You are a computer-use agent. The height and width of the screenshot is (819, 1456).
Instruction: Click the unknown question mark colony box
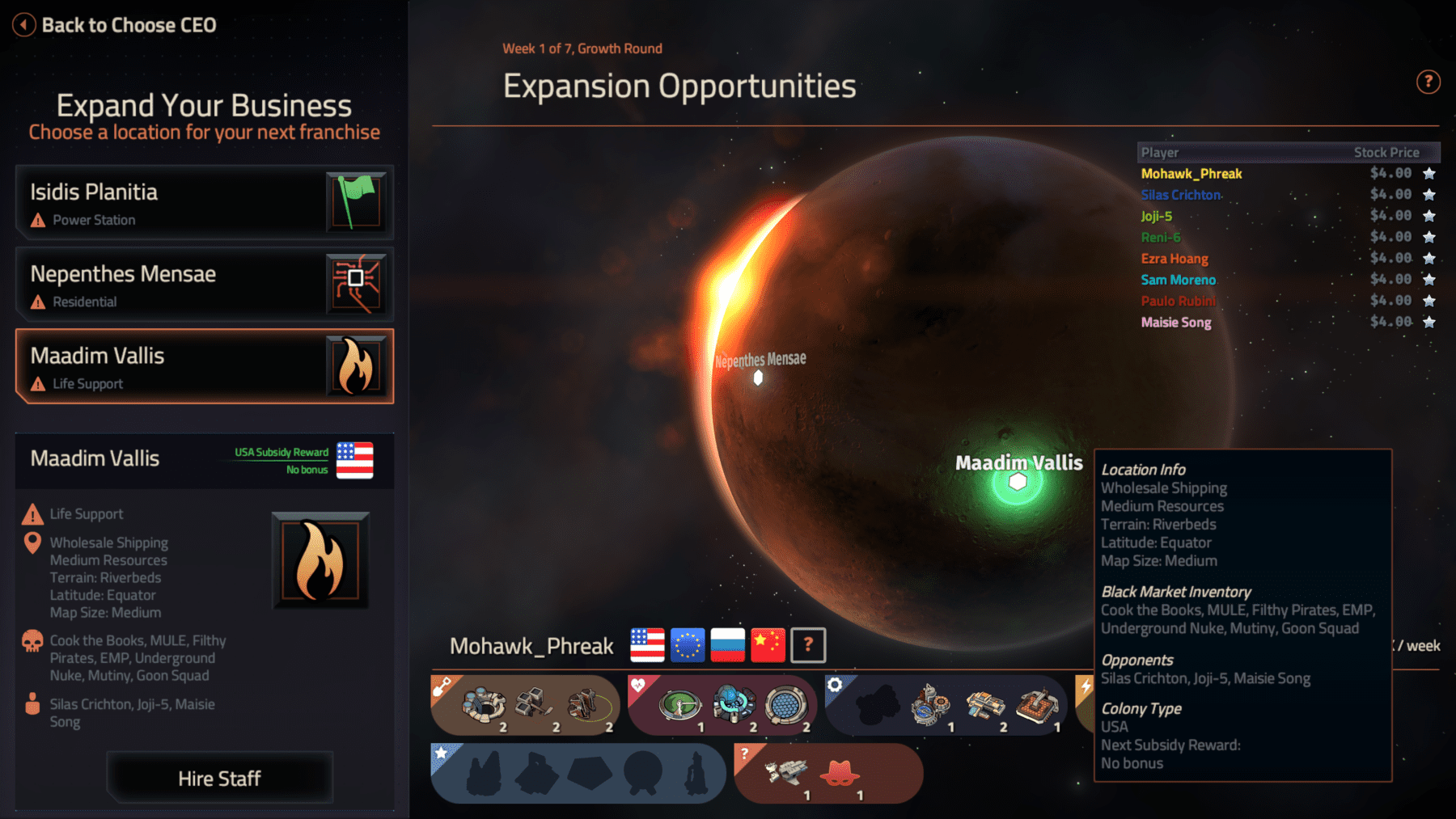tap(808, 645)
